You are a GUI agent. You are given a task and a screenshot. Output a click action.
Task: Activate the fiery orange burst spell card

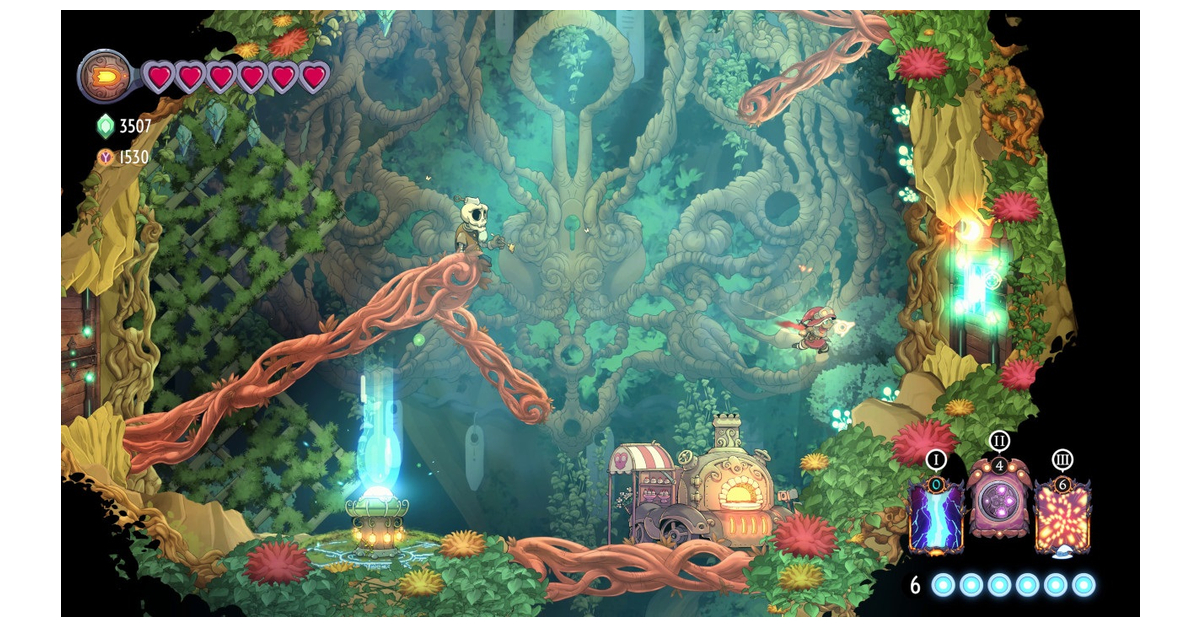1062,515
